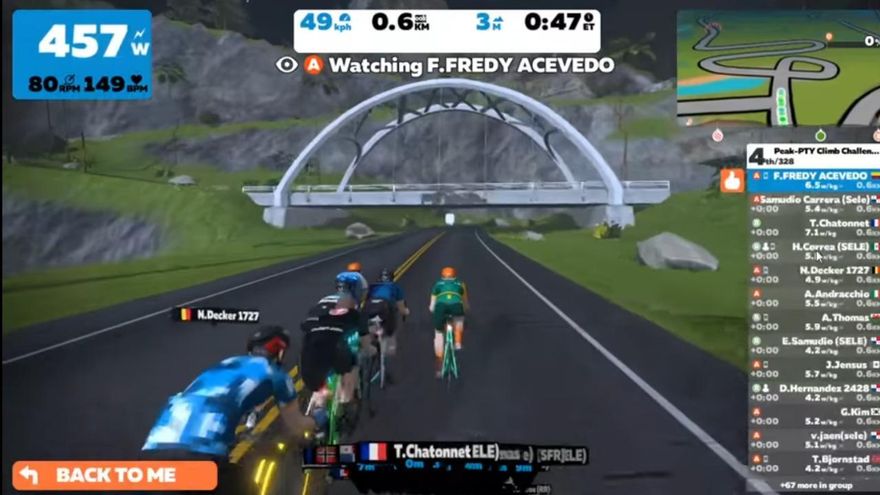Click the BACK TO ME button
880x495 pixels.
[x=114, y=475]
